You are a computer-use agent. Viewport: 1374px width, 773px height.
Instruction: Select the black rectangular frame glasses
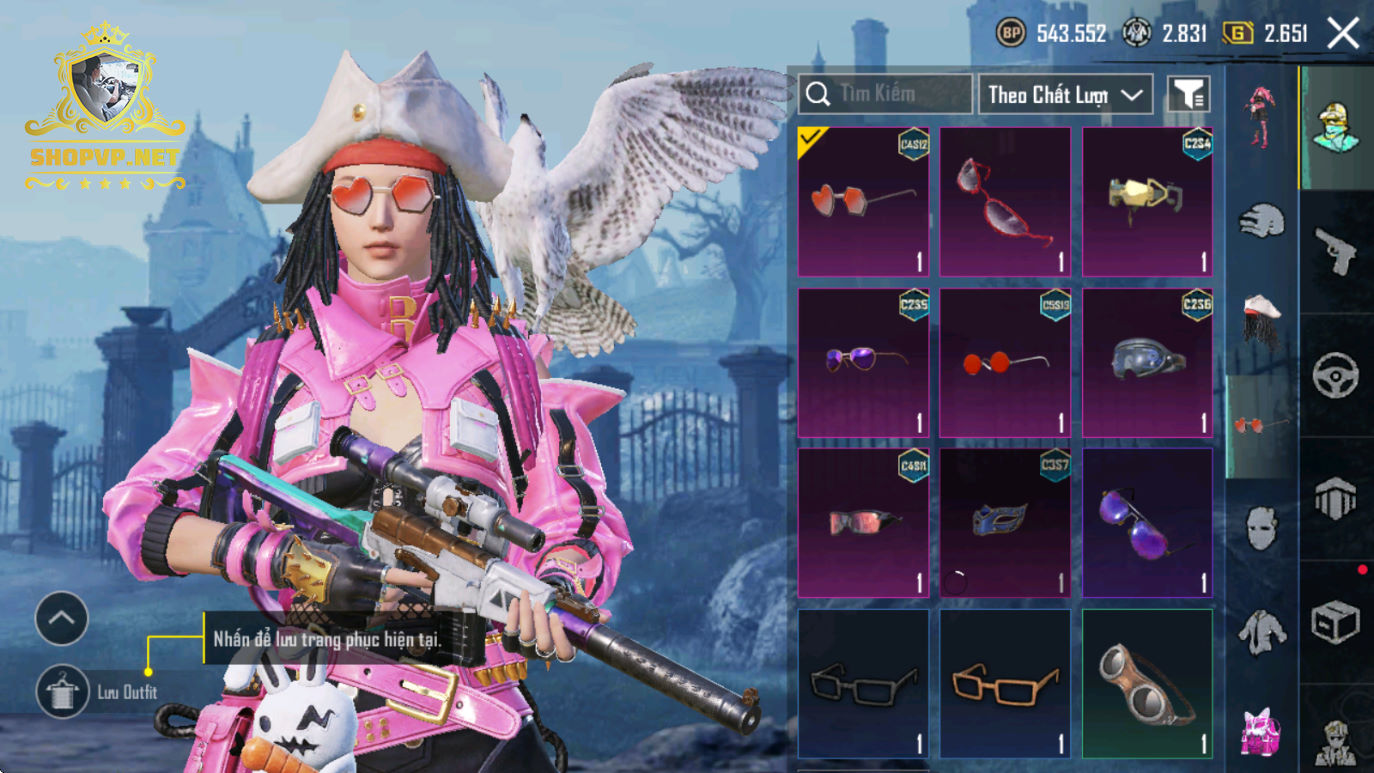coord(863,684)
